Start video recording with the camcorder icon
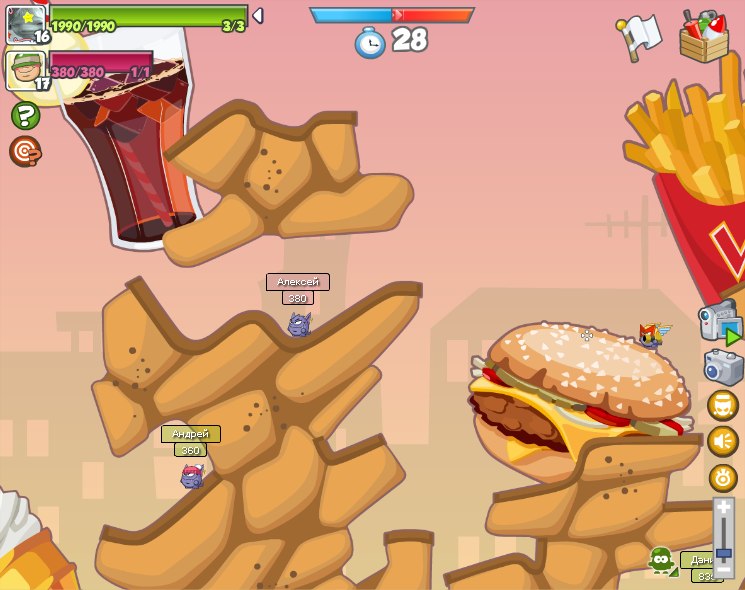The height and width of the screenshot is (590, 745). [720, 323]
